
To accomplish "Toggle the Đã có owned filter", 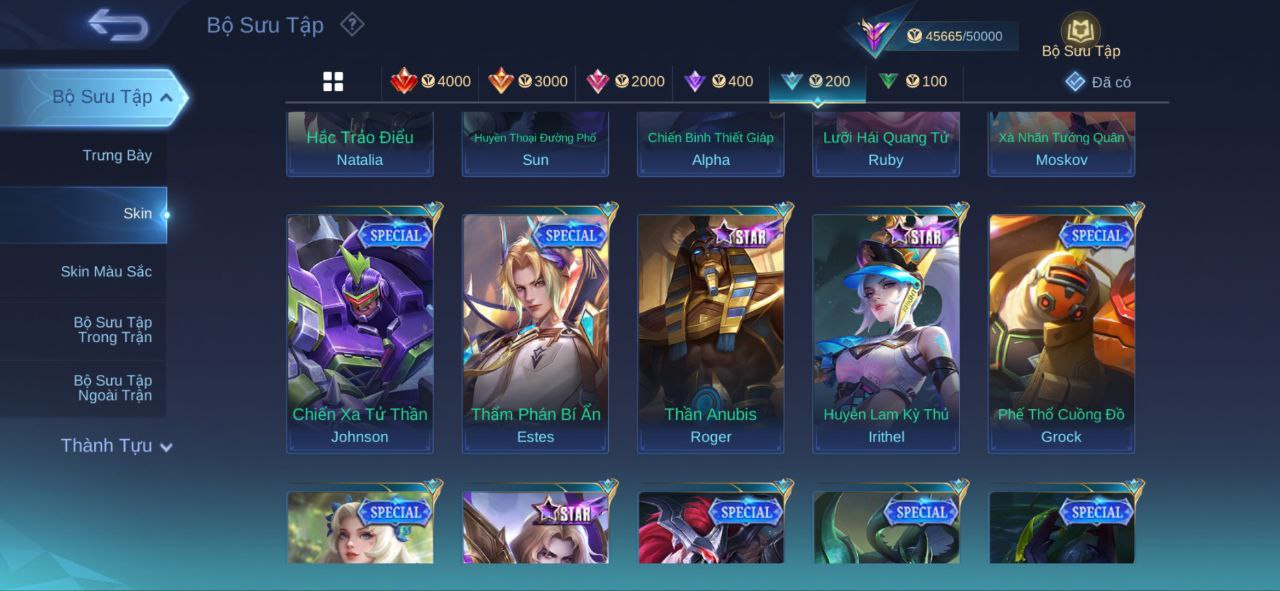I will [1098, 82].
